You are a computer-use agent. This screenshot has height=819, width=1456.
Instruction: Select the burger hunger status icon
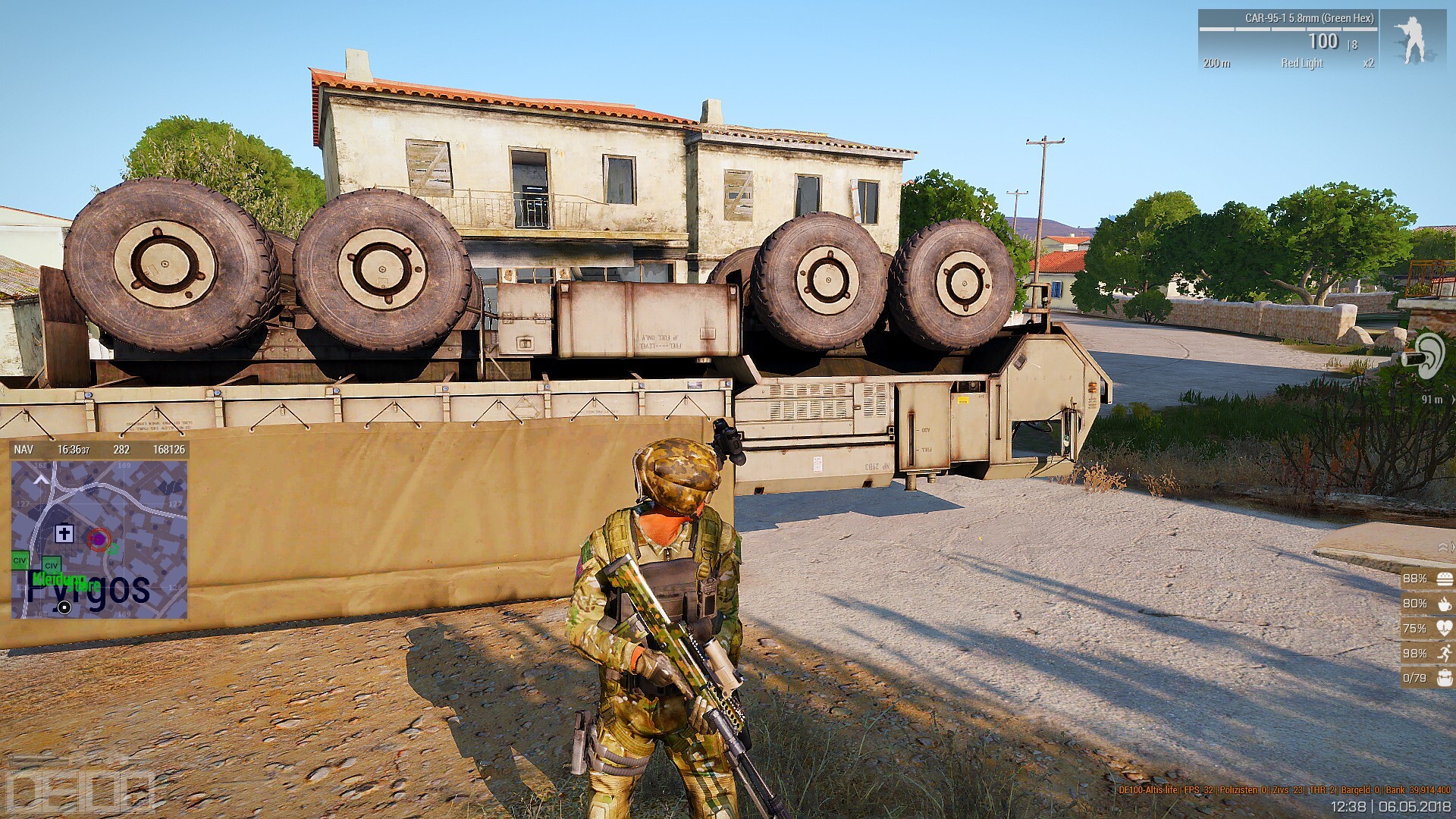click(1443, 579)
